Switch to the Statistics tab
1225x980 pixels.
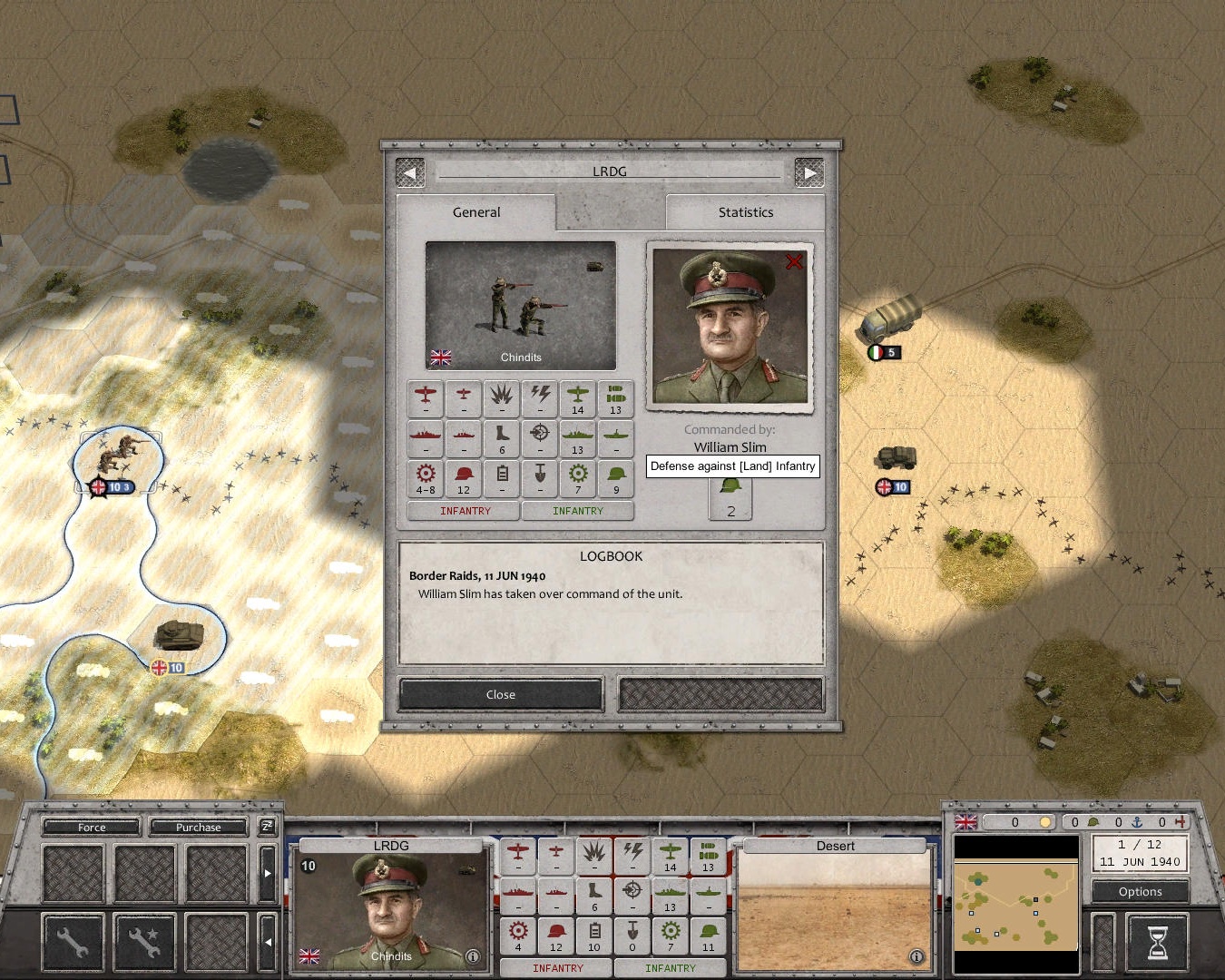pyautogui.click(x=746, y=212)
